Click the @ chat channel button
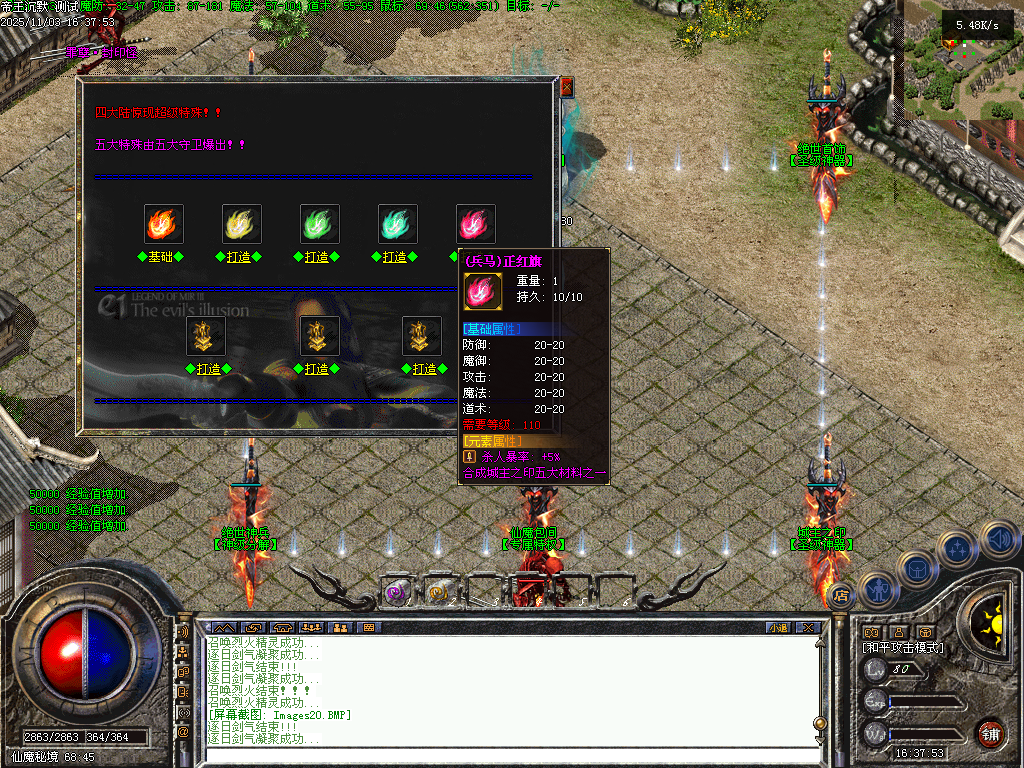Screen dimensions: 1024x768 click(x=183, y=731)
